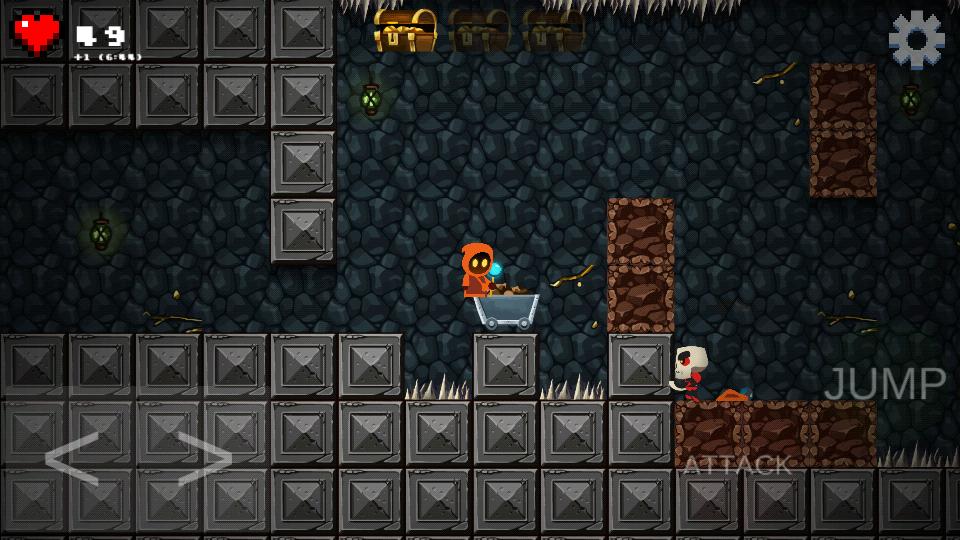Tap the JUMP button

tap(885, 385)
